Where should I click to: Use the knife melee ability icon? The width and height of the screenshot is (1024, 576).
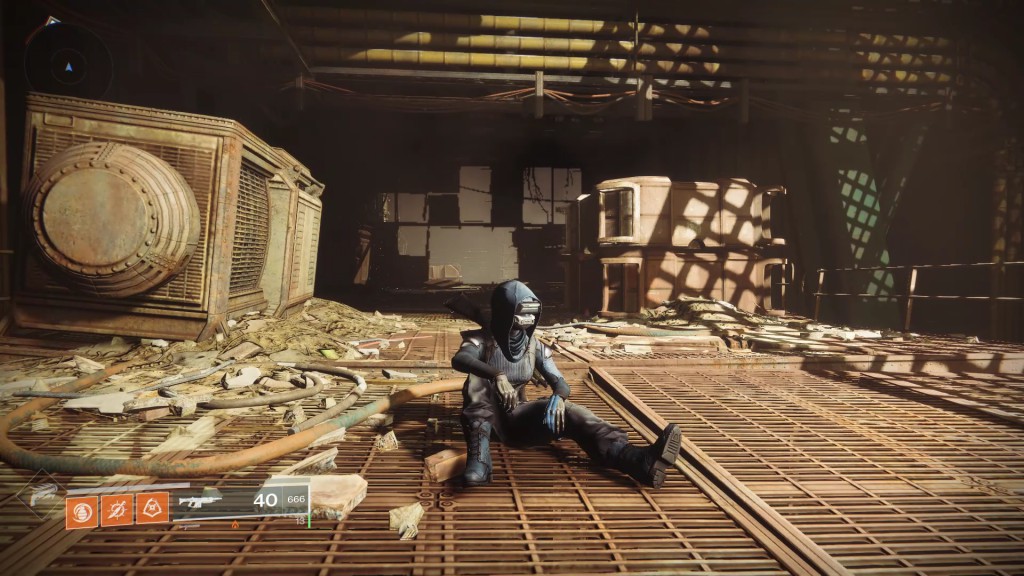[x=117, y=511]
